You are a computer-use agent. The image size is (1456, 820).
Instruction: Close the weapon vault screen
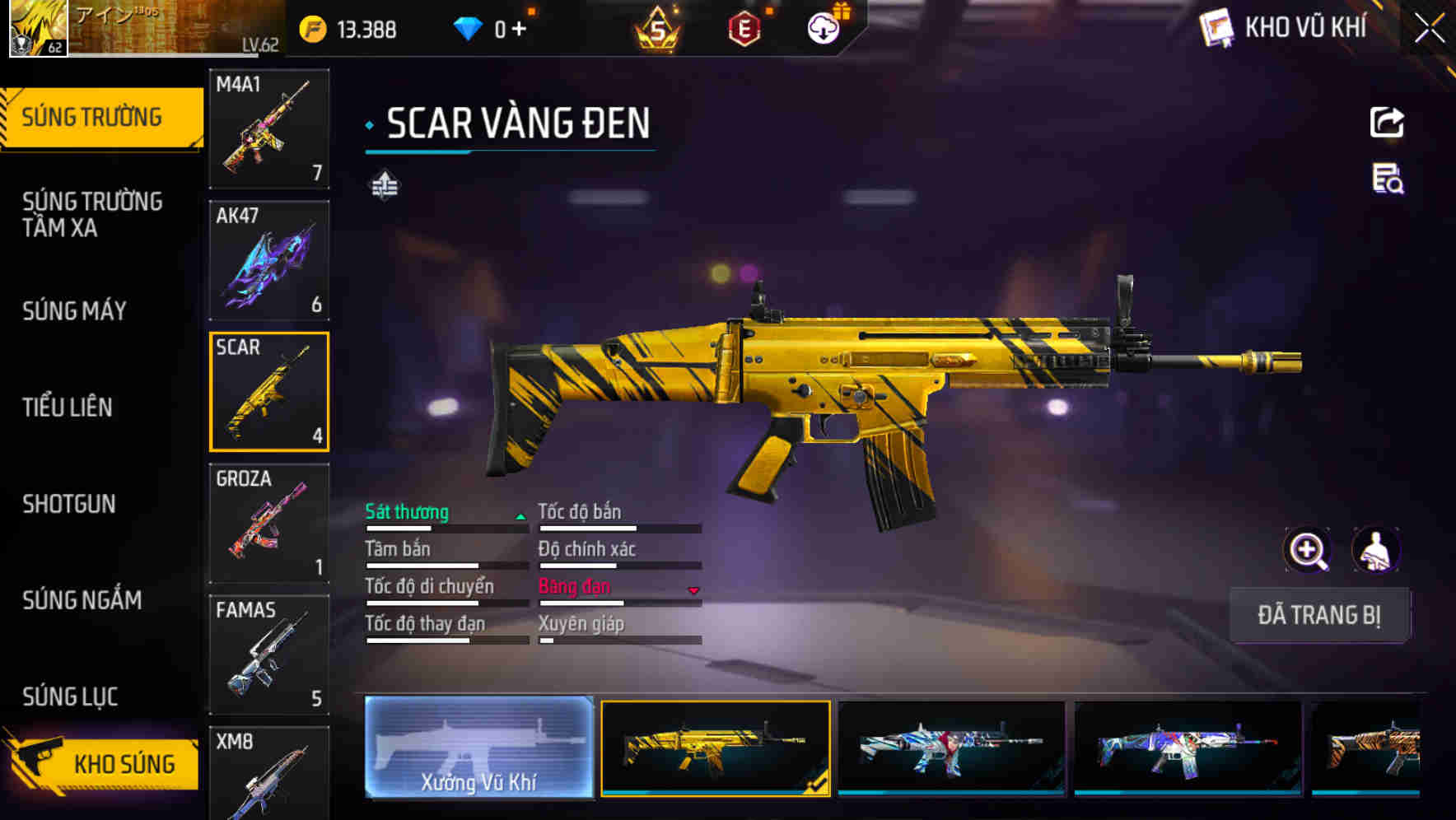(x=1430, y=28)
